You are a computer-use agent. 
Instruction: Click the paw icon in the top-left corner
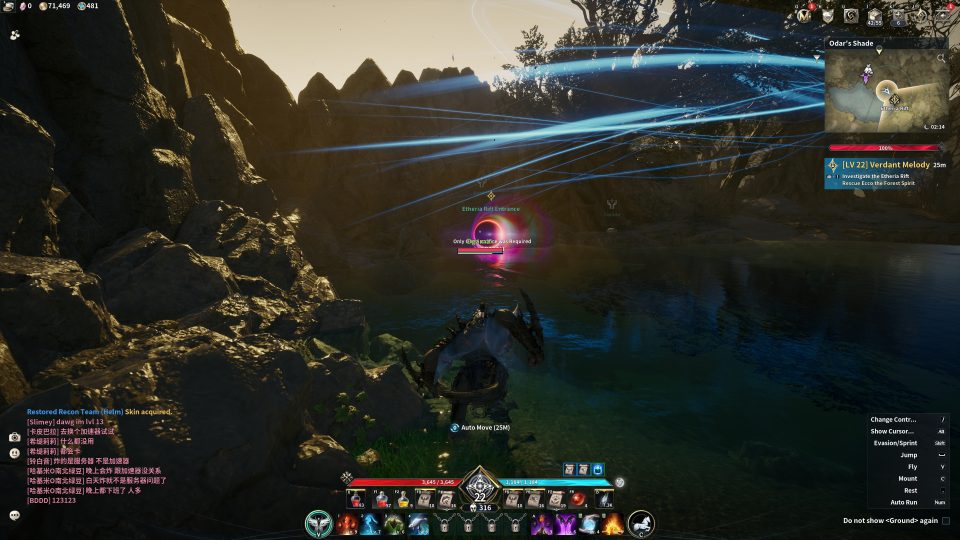[x=15, y=34]
